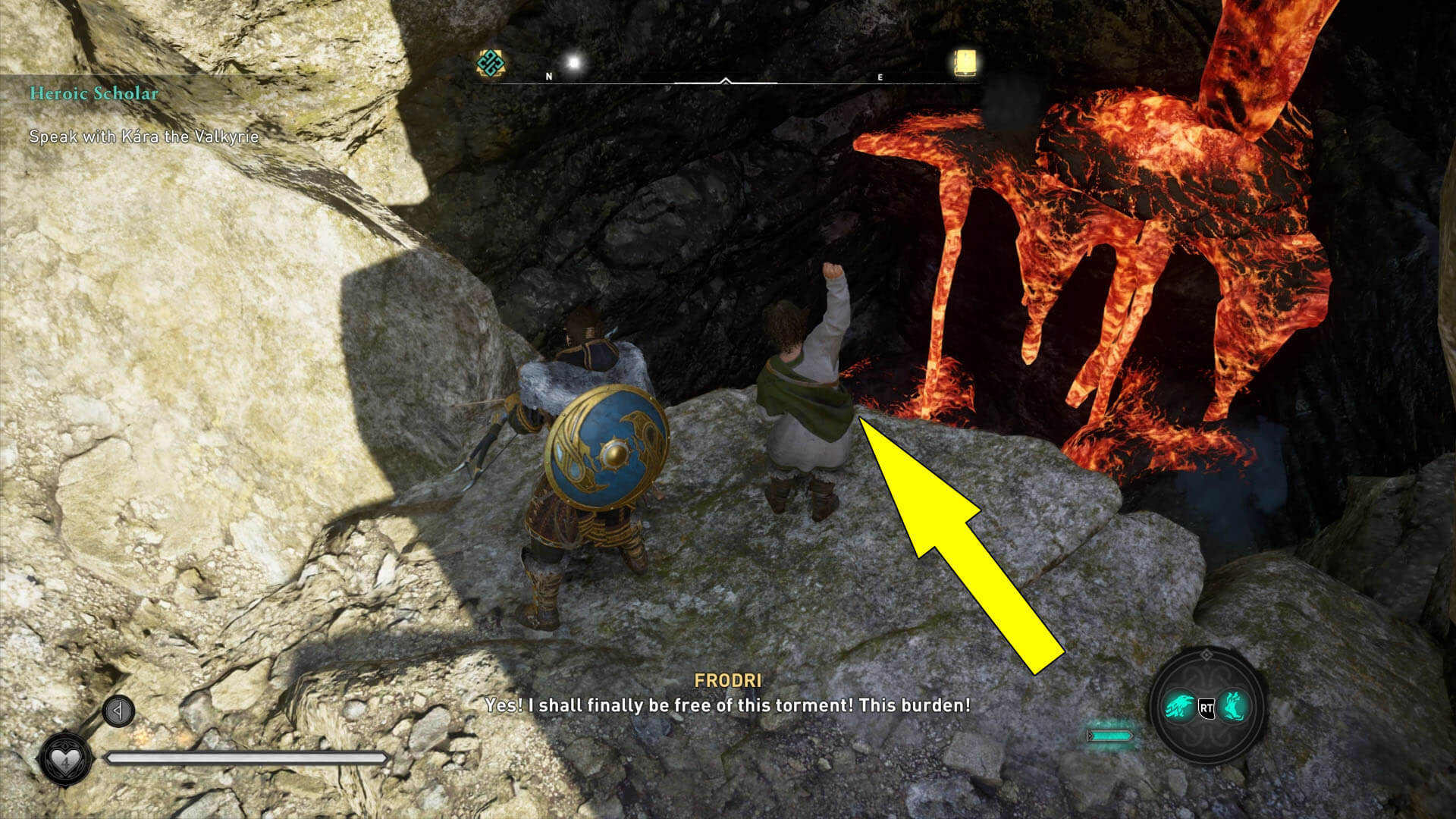Use the heart ration icon
Screen dimensions: 1456x819
coord(64,759)
